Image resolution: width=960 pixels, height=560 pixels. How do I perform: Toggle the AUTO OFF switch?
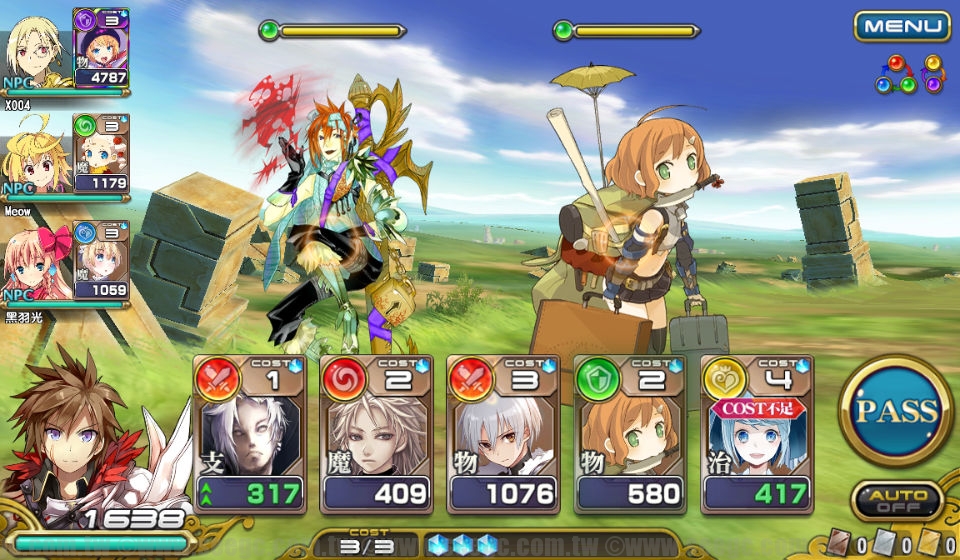click(x=896, y=502)
